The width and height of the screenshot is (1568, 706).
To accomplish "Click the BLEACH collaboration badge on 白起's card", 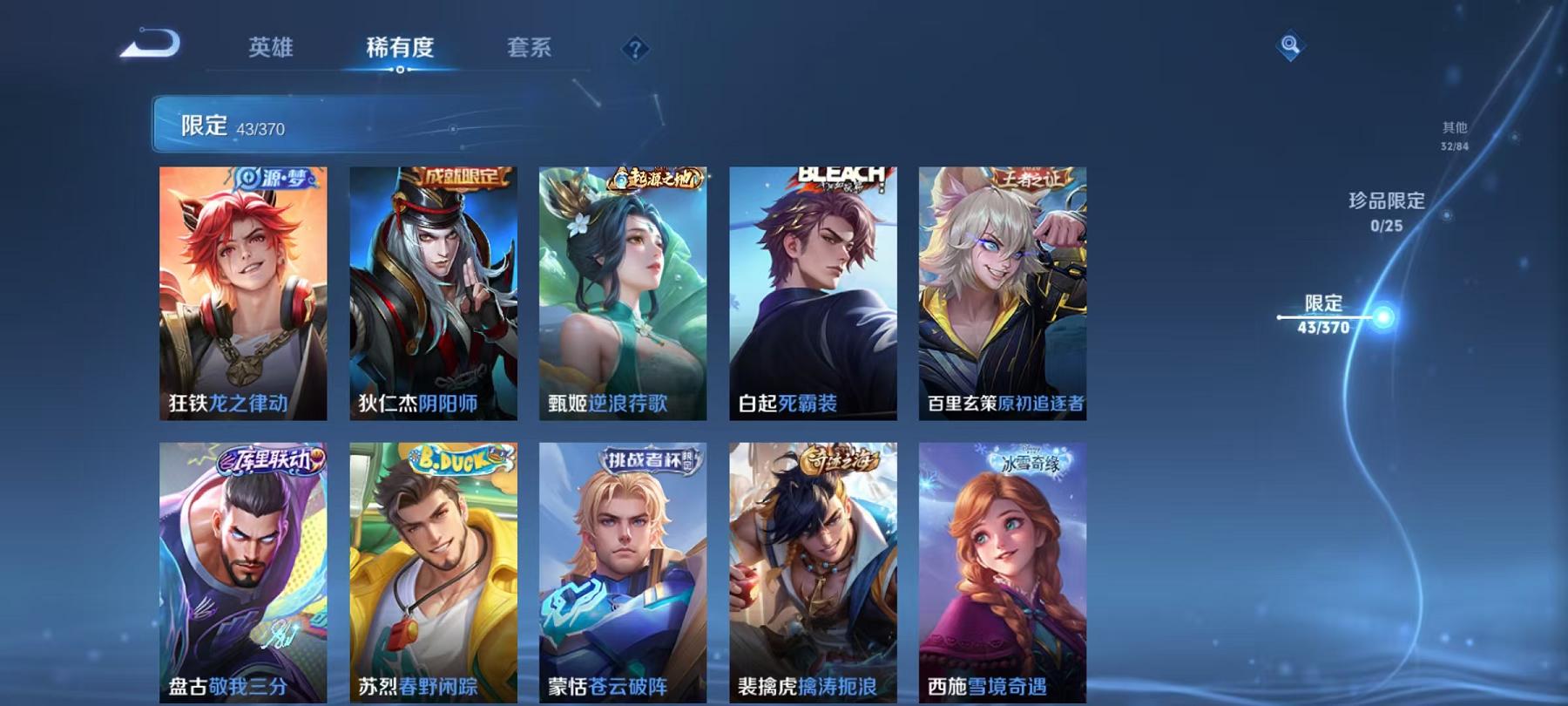I will pyautogui.click(x=839, y=176).
